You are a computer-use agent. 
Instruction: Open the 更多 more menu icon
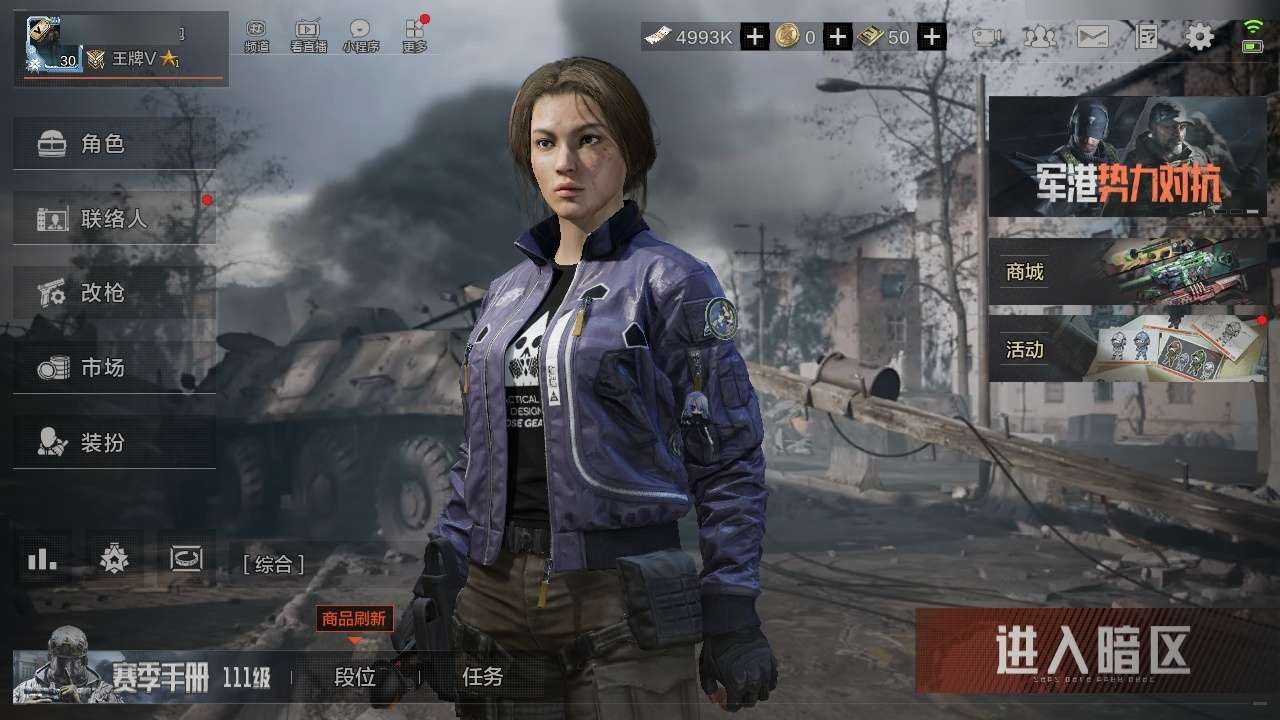(414, 36)
